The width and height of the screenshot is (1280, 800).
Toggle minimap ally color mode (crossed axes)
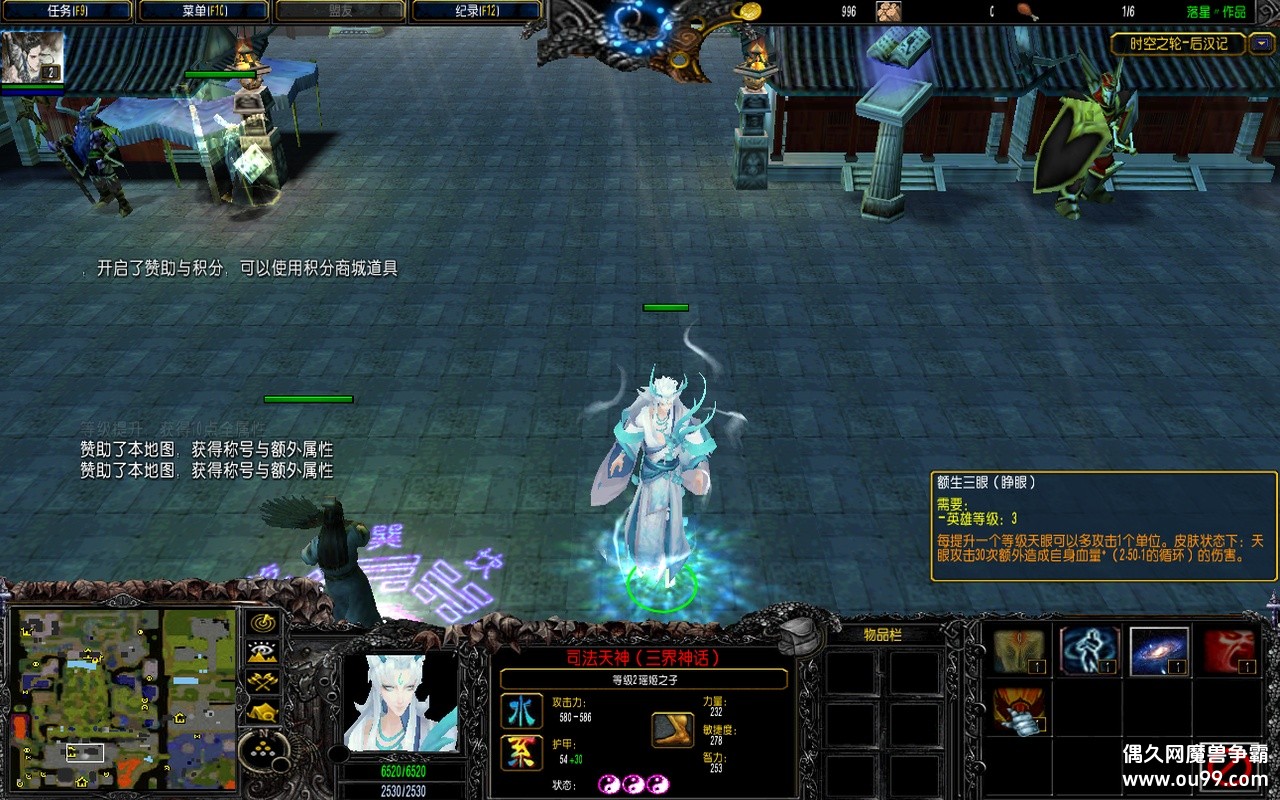[x=263, y=682]
